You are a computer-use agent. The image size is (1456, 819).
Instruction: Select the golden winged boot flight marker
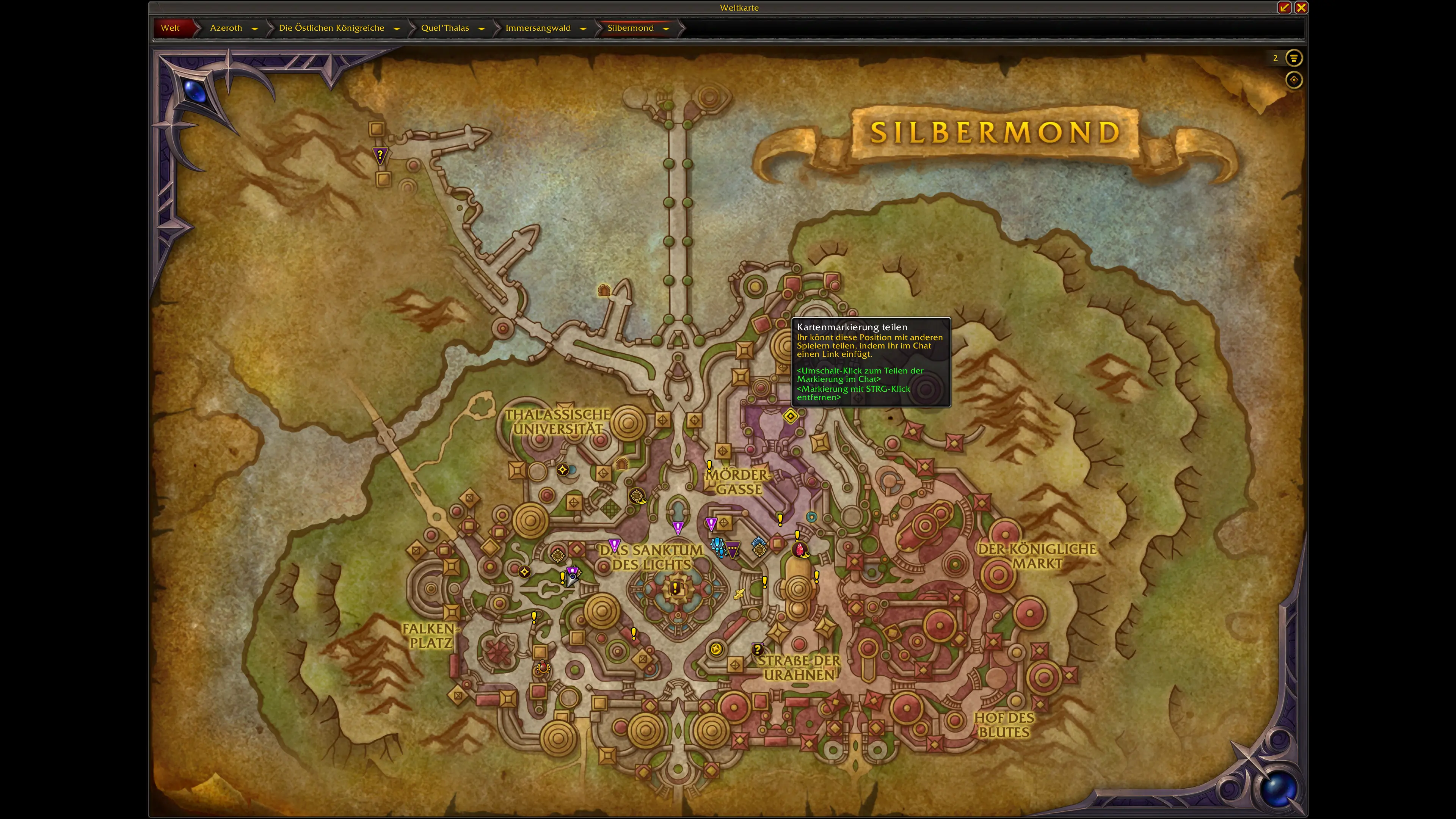pyautogui.click(x=739, y=593)
